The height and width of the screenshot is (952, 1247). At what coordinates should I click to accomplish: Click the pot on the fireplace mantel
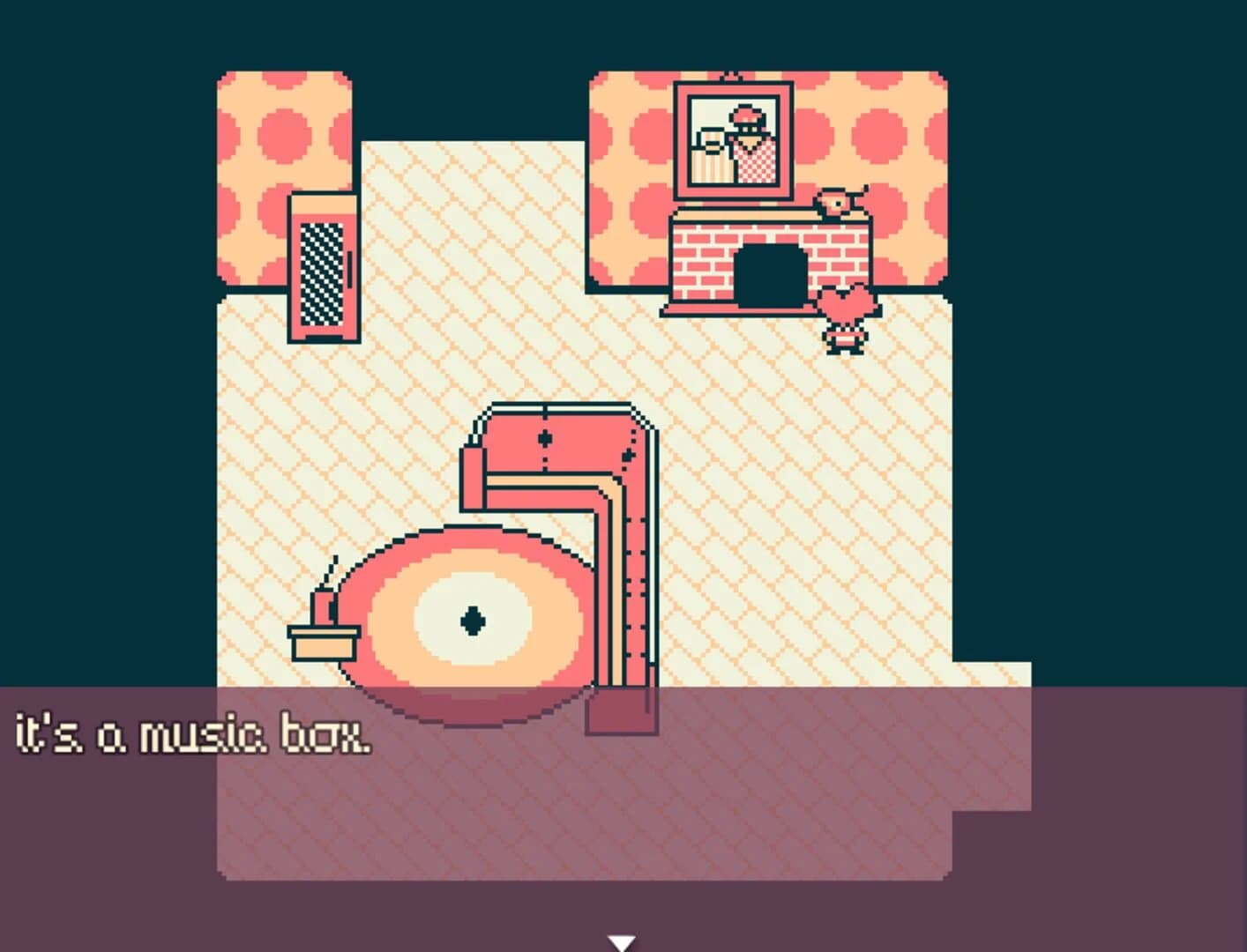(x=836, y=203)
